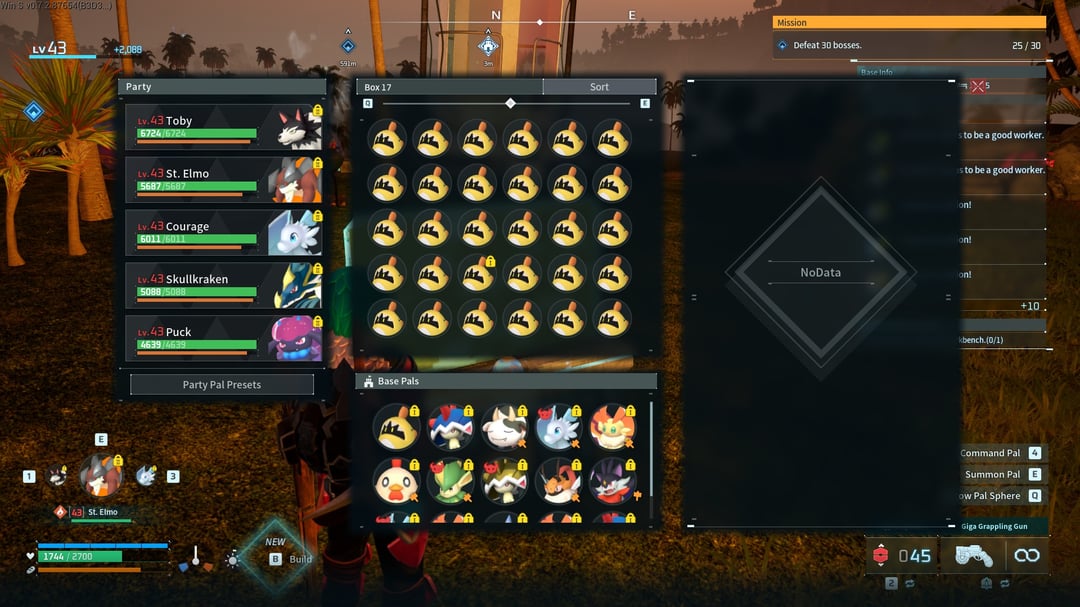This screenshot has width=1080, height=607.
Task: Select the green leafy Pal at base
Action: tap(449, 482)
